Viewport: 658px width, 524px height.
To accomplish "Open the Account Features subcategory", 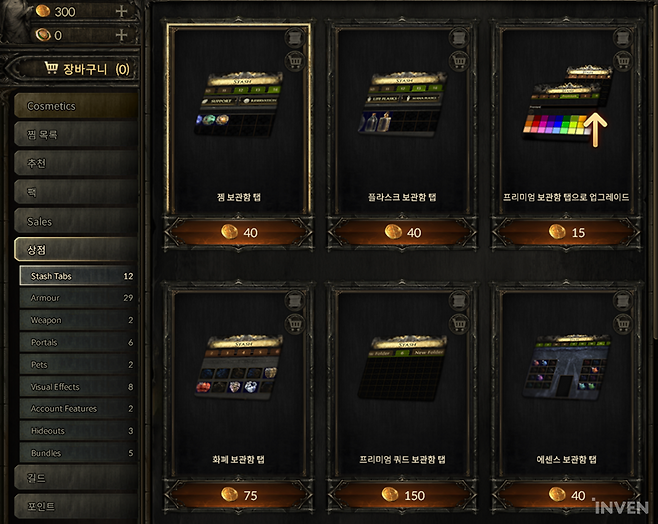I will (x=77, y=409).
